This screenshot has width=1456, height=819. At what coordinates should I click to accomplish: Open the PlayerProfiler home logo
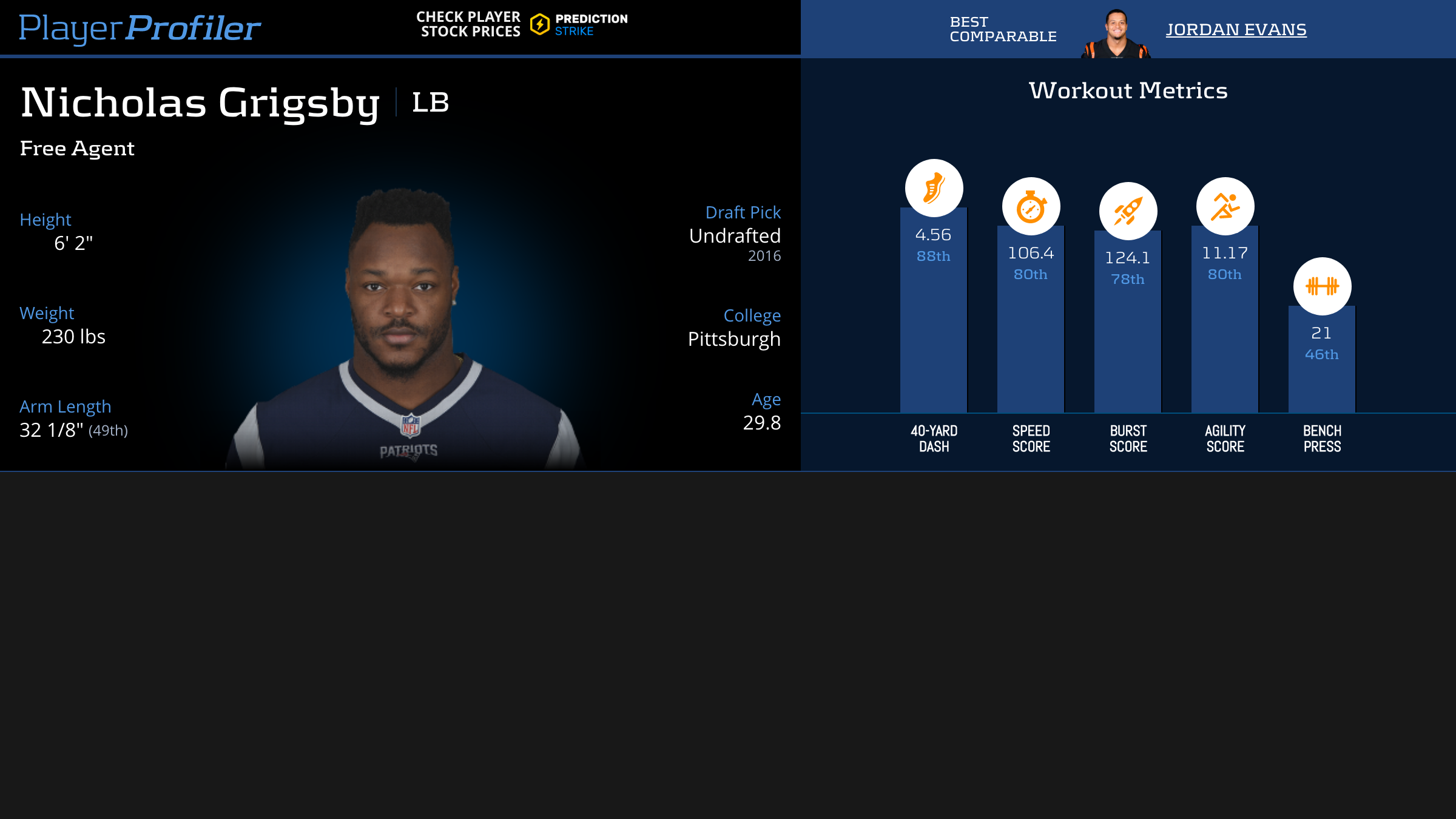[140, 28]
